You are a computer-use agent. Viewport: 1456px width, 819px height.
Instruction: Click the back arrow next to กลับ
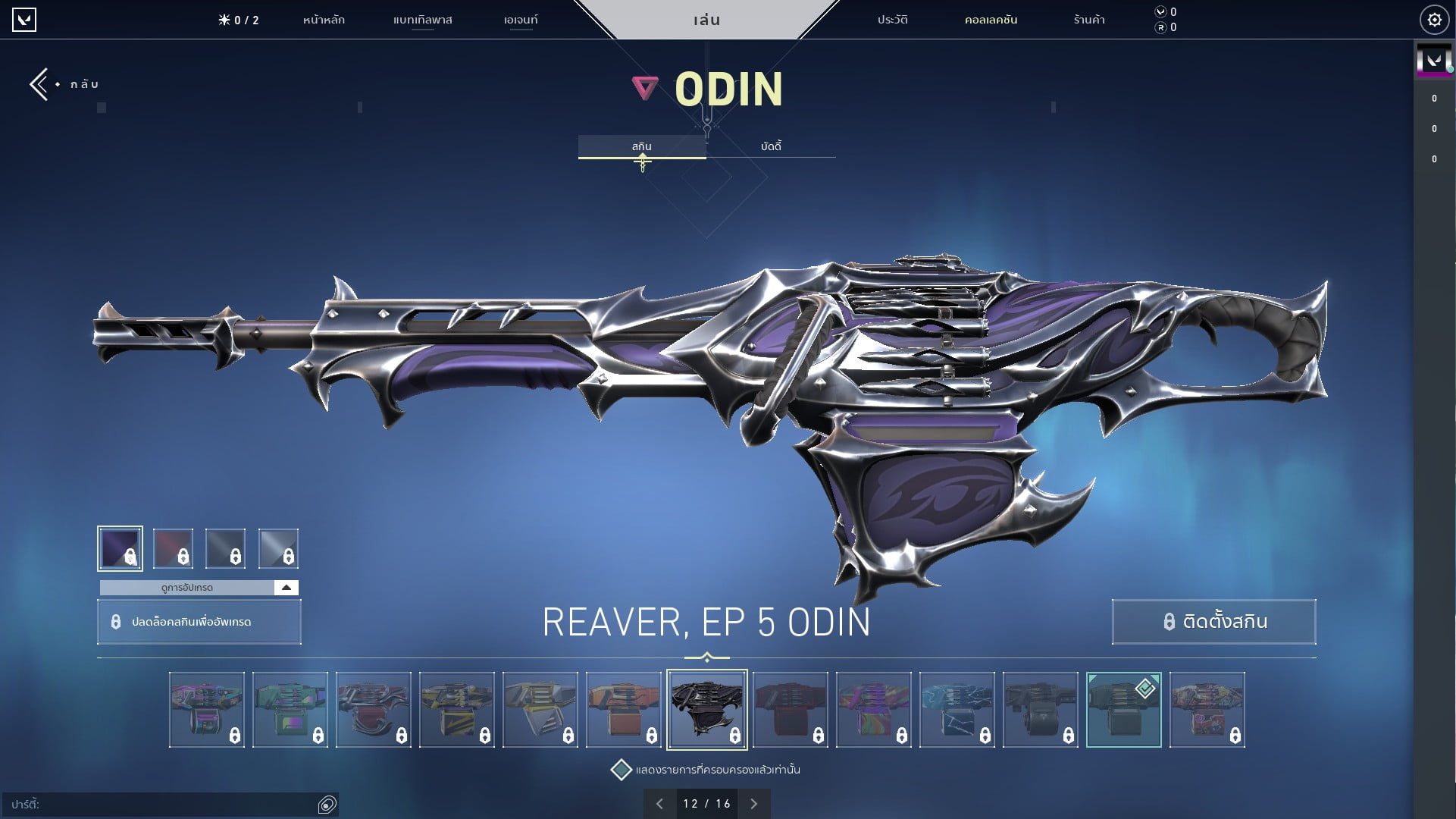pos(38,83)
